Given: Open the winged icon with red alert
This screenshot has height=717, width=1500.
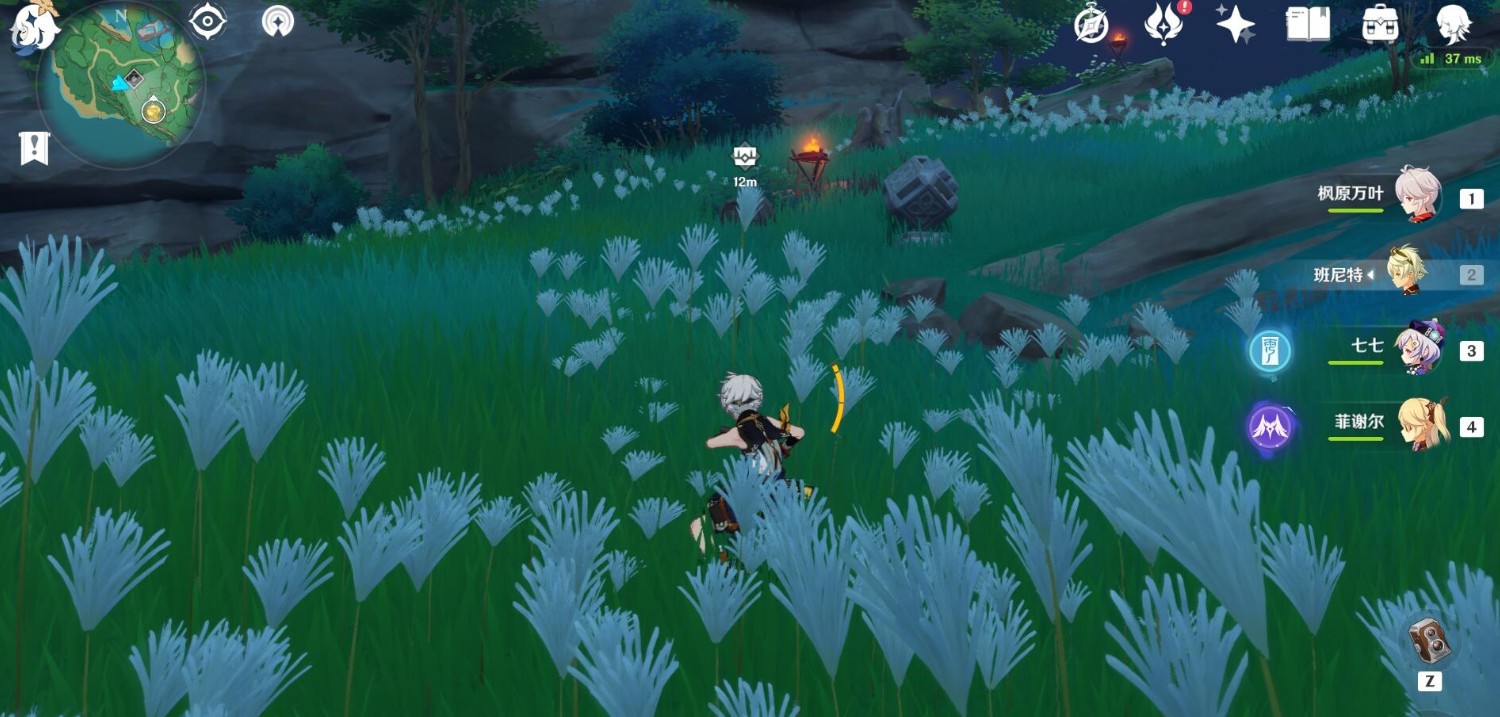Looking at the screenshot, I should [1164, 23].
